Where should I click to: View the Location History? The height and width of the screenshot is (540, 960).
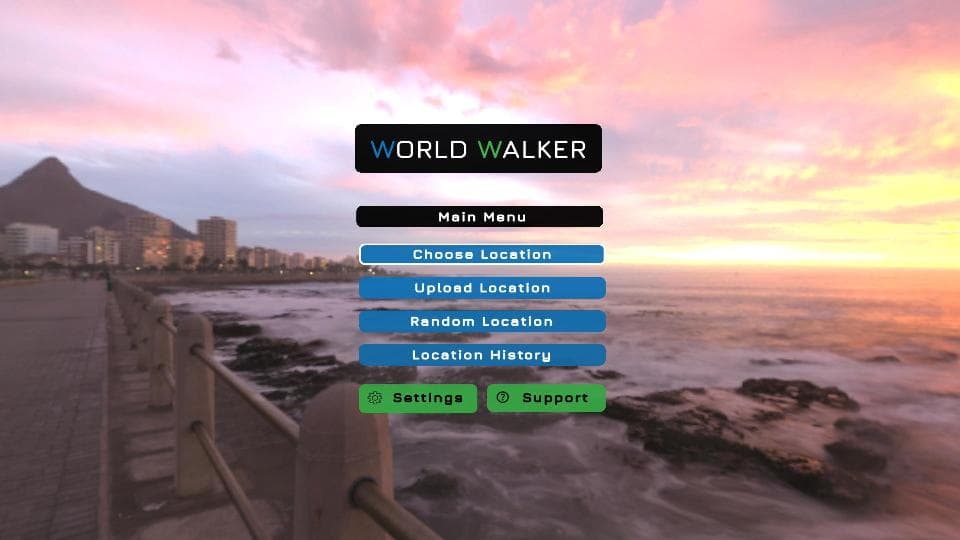482,355
